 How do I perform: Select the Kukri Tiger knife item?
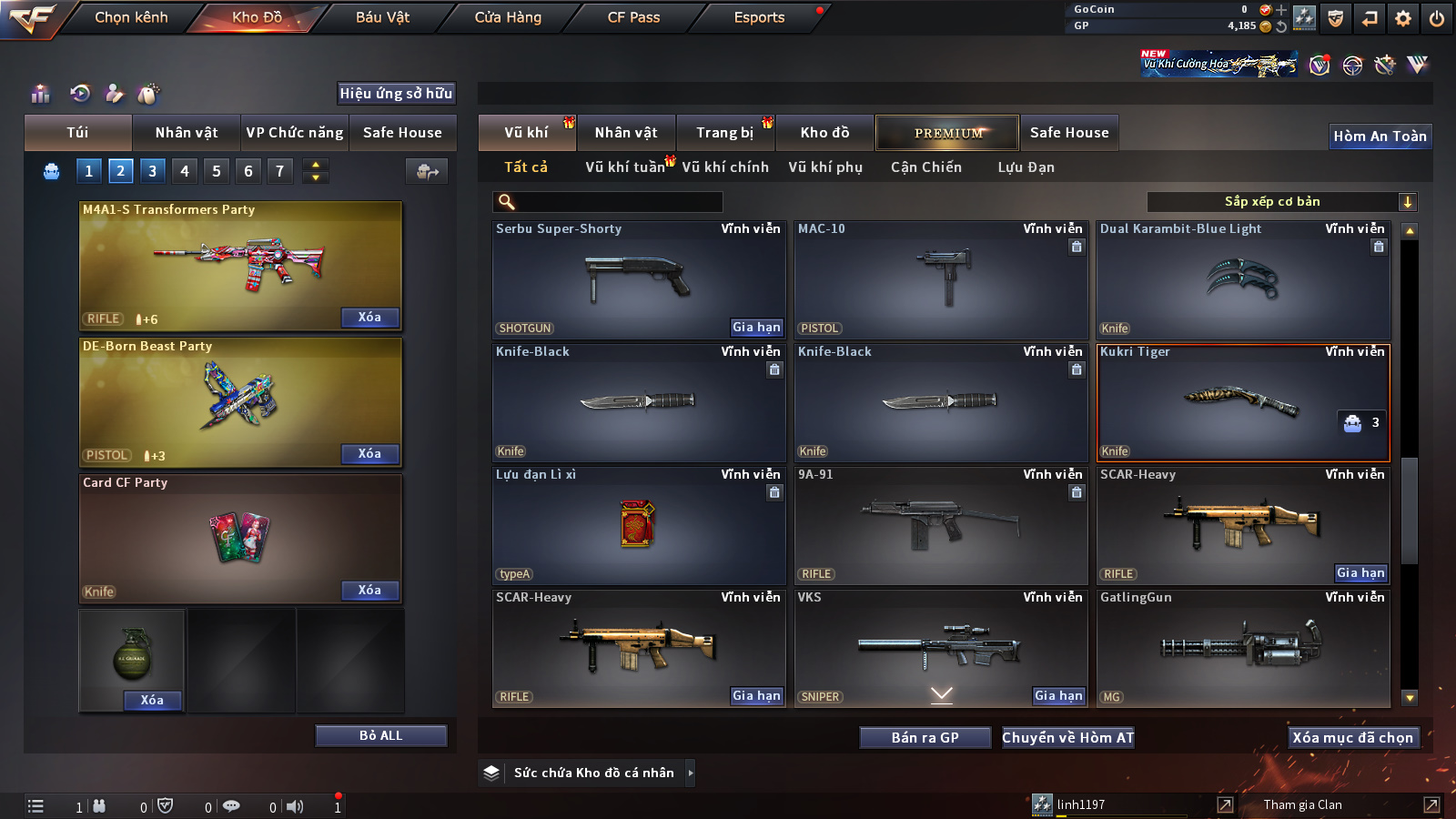point(1243,402)
